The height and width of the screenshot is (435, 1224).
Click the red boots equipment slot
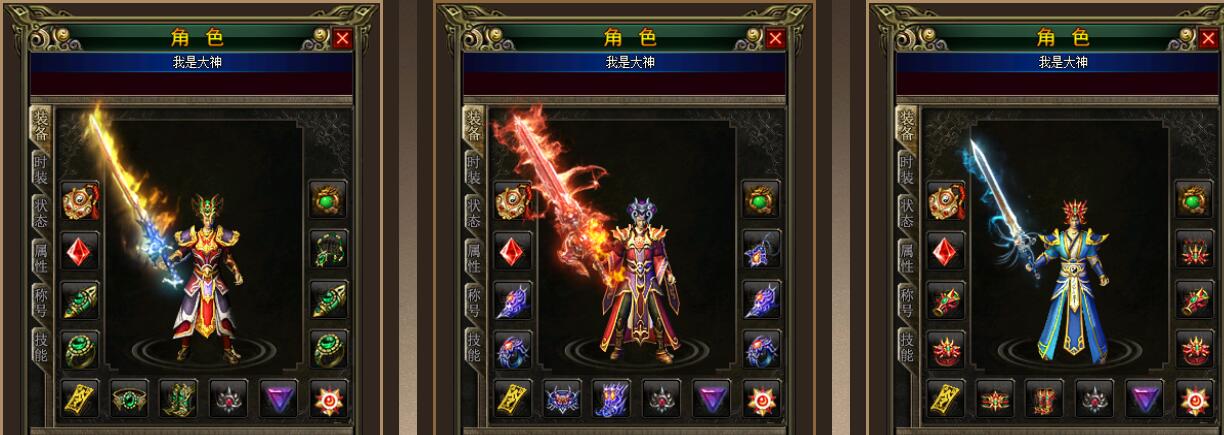point(1045,398)
